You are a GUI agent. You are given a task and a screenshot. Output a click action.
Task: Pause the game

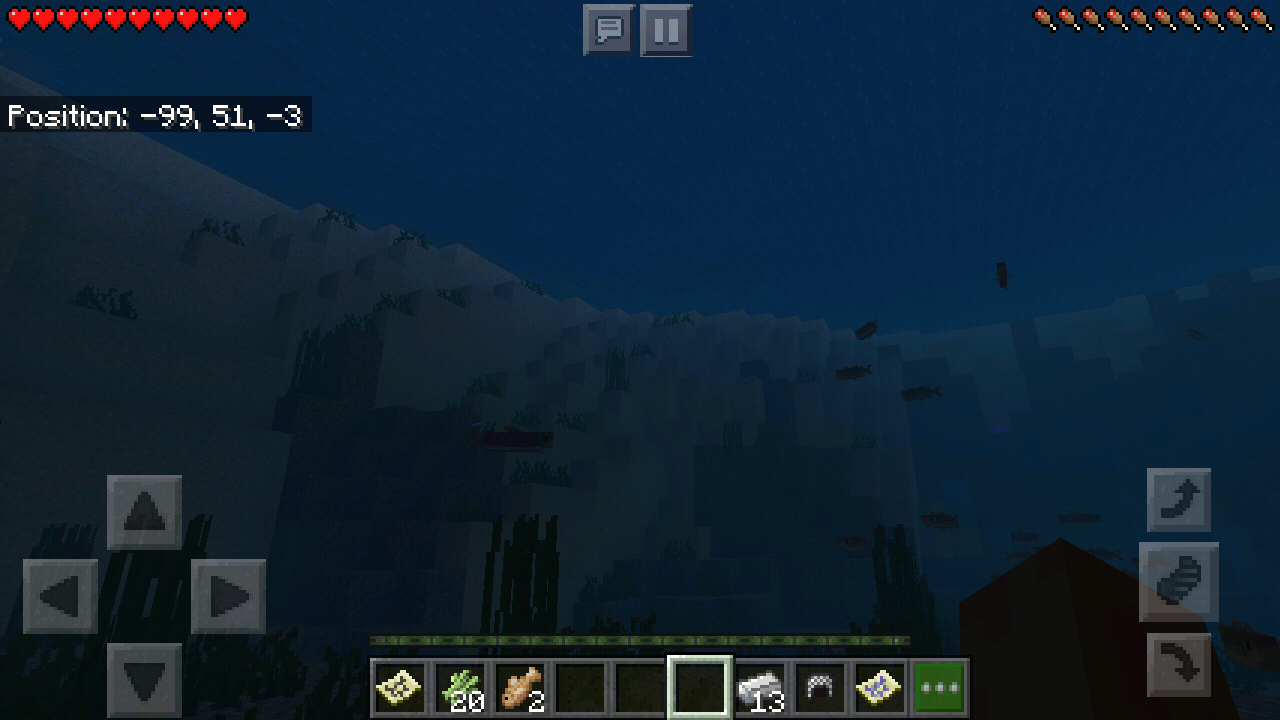(665, 30)
